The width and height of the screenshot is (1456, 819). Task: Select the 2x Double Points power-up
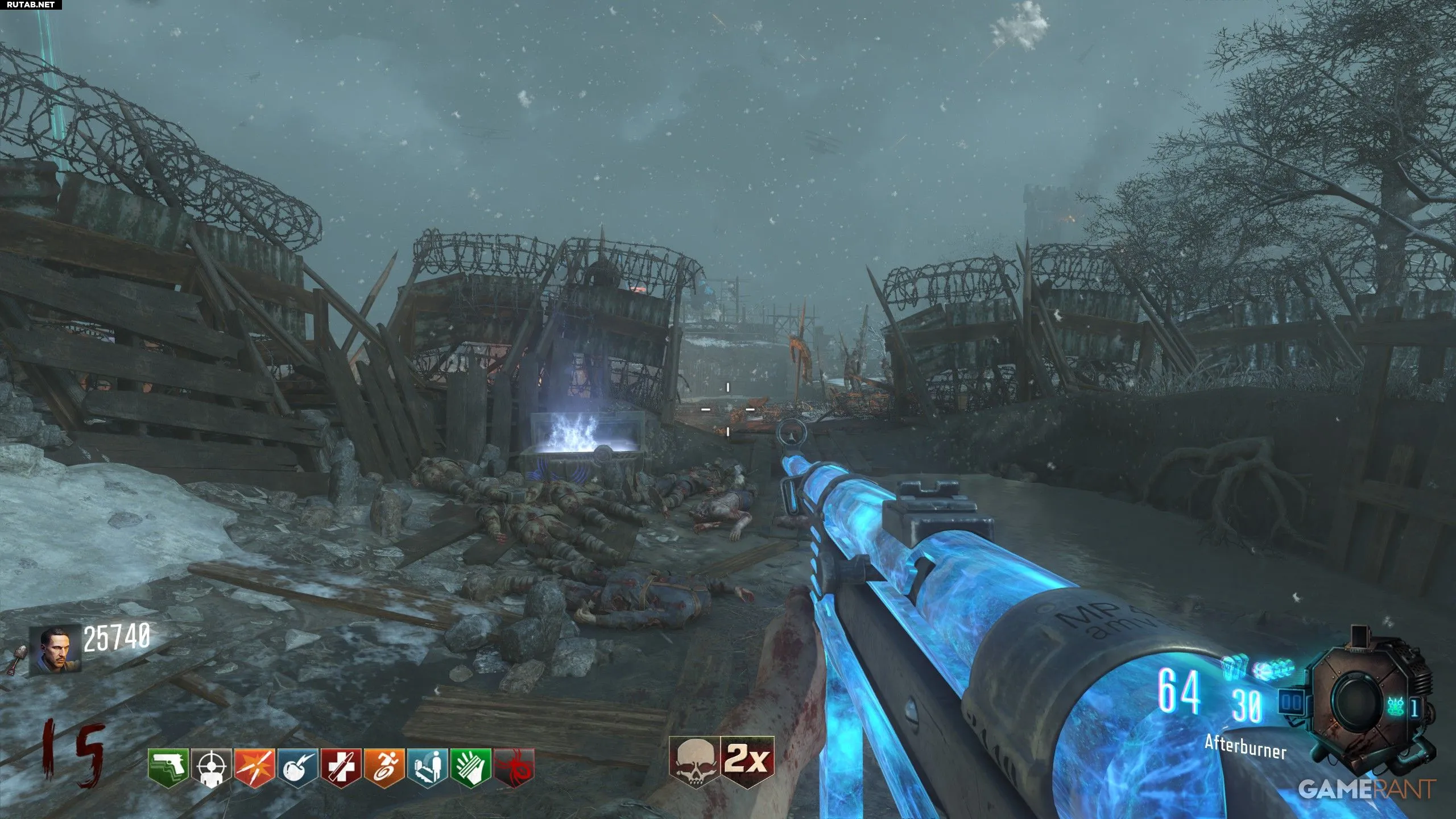[x=747, y=759]
